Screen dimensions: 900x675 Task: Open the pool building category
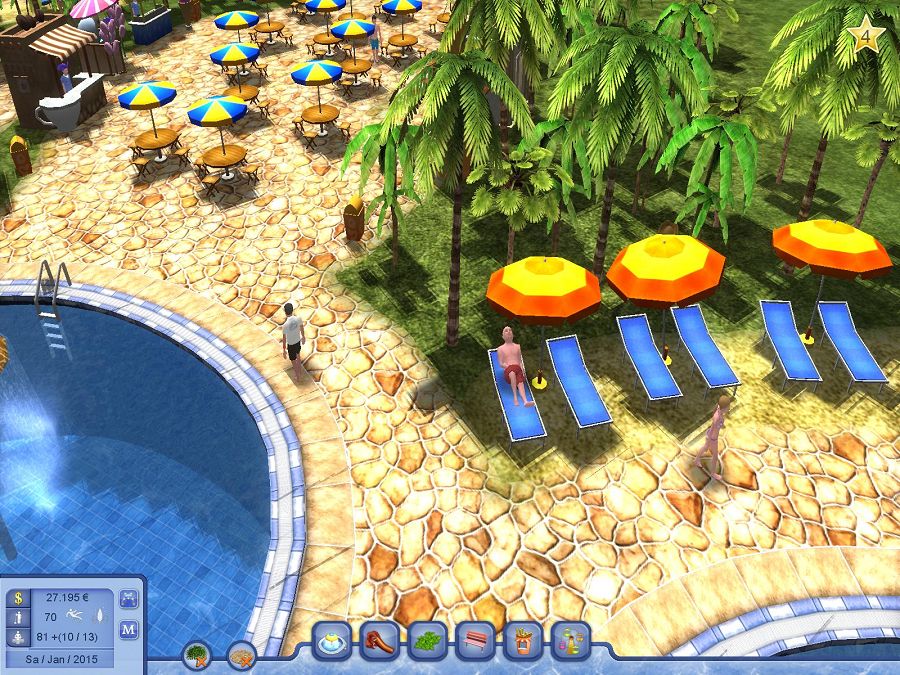(x=333, y=641)
